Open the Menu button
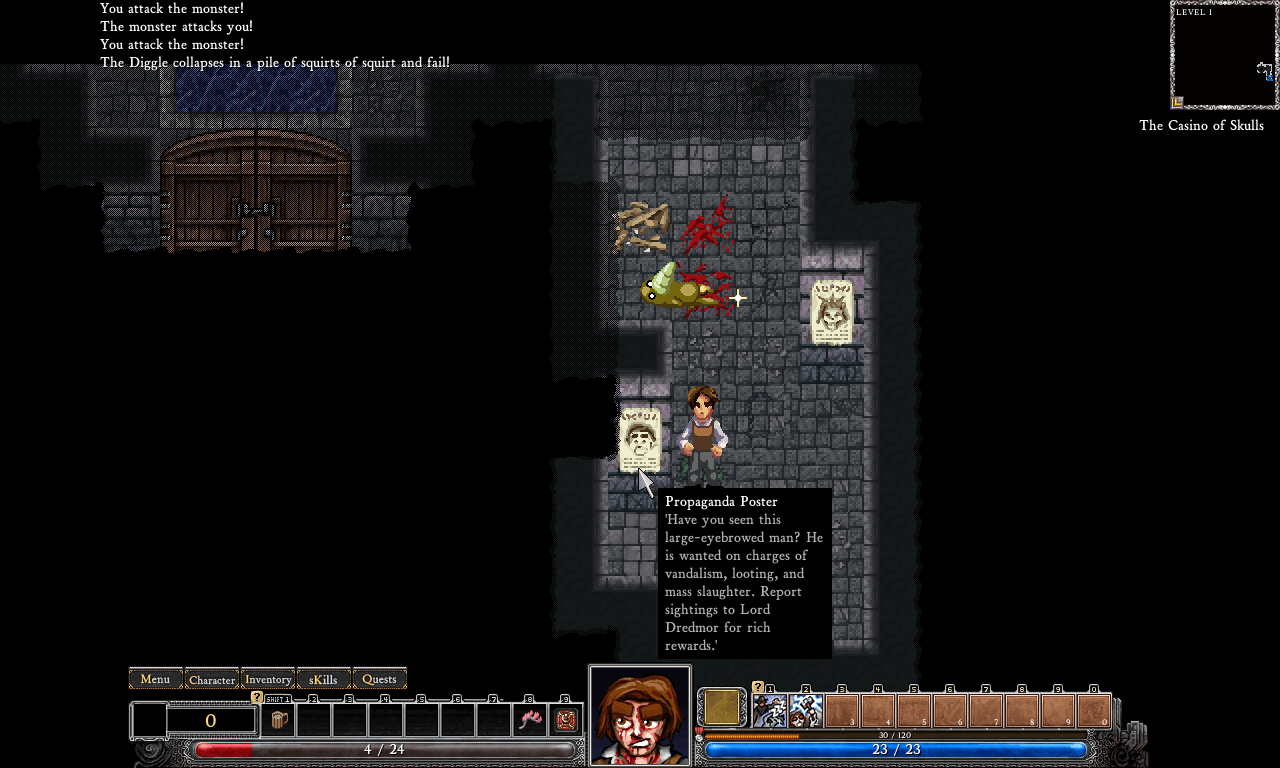This screenshot has width=1280, height=768. point(155,679)
